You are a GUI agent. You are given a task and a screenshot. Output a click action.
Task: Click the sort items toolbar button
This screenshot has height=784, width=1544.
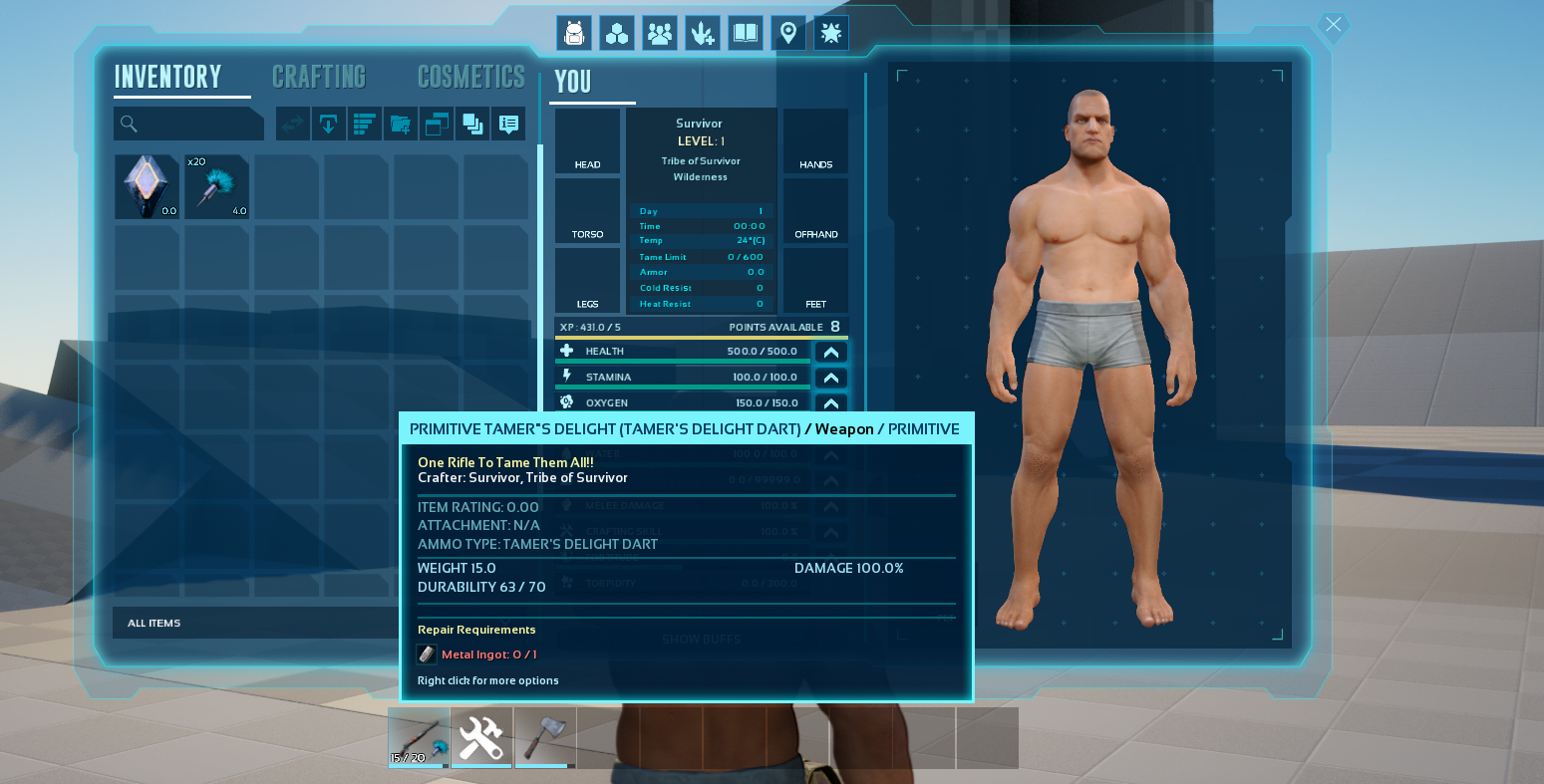(x=365, y=125)
